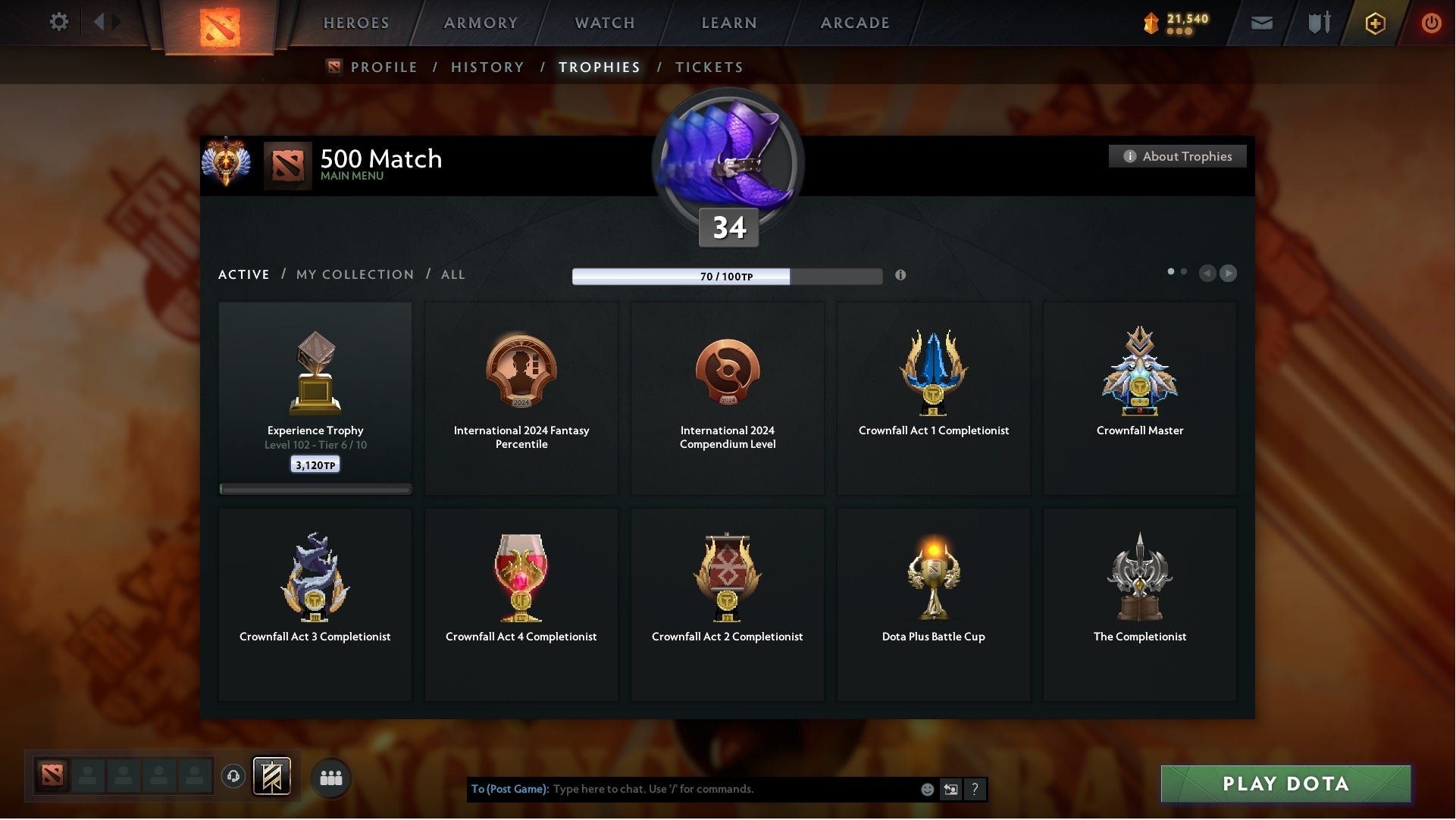Click the 70/100 TP progress bar

pyautogui.click(x=727, y=276)
